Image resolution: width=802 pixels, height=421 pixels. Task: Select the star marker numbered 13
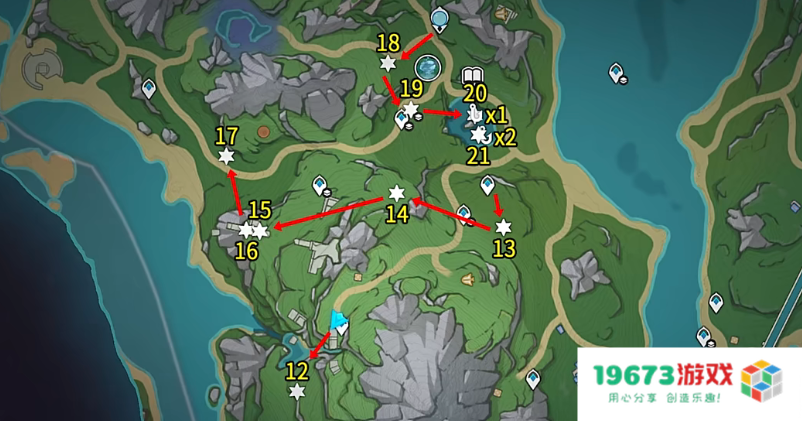click(503, 227)
